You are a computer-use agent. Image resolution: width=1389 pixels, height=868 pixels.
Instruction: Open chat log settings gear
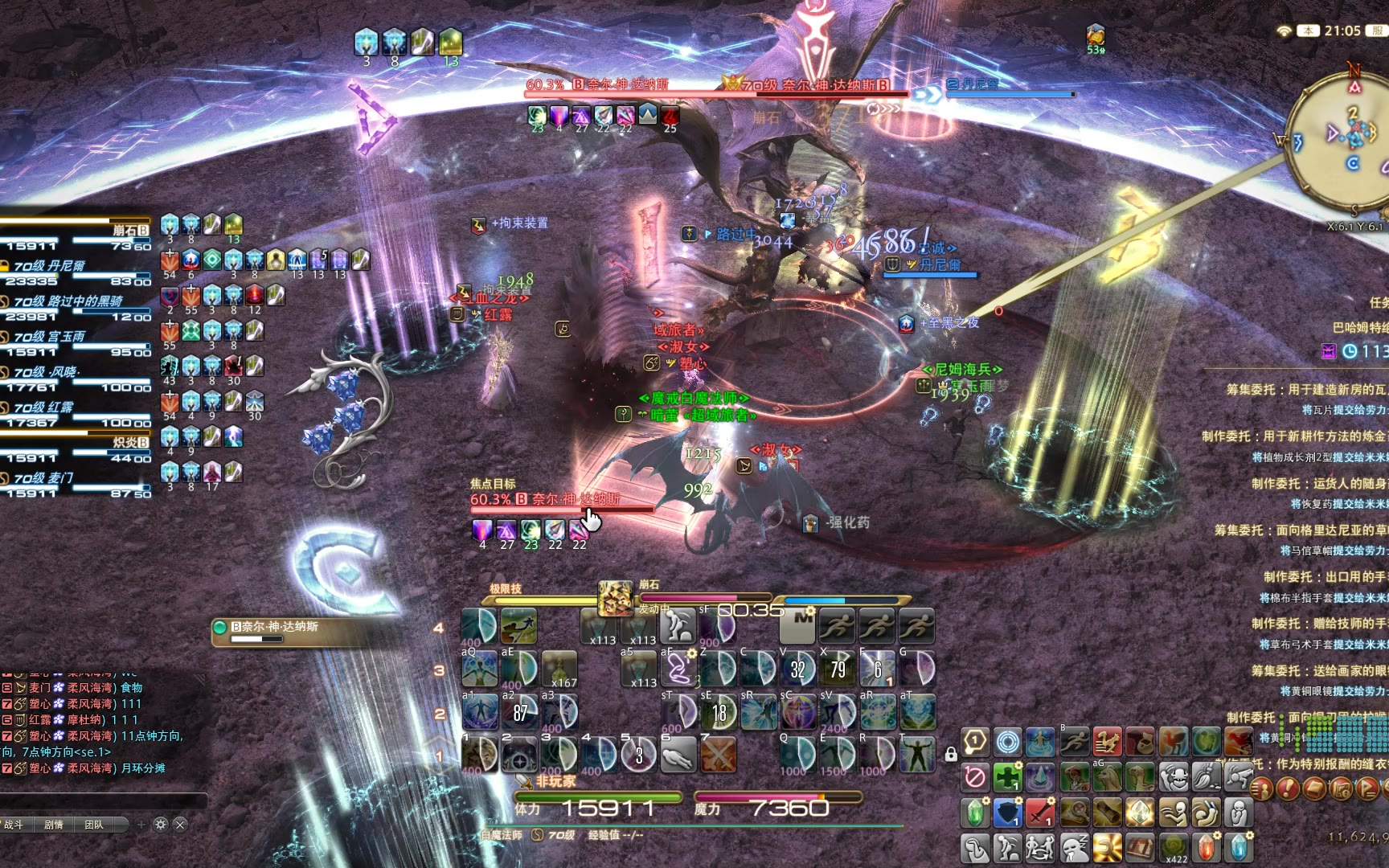tap(160, 825)
